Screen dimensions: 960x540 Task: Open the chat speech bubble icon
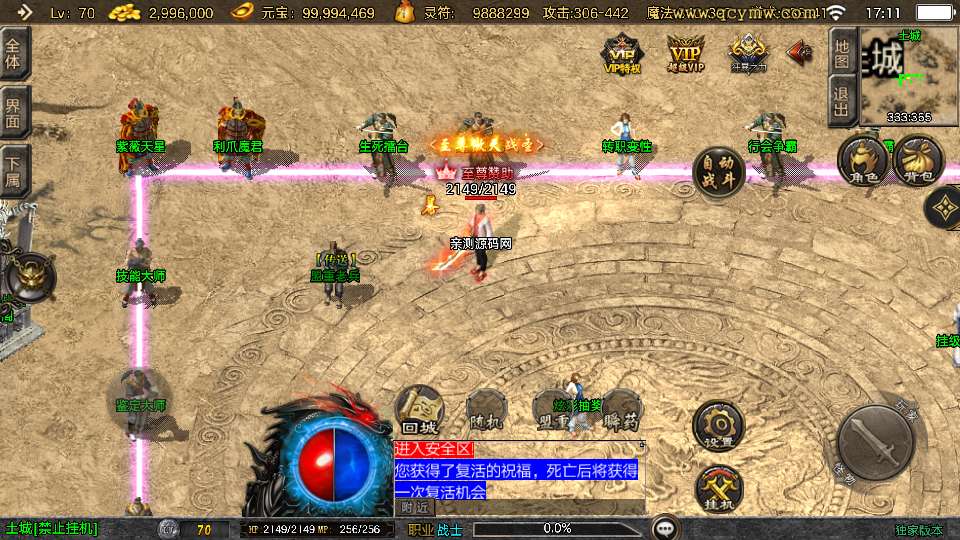[664, 528]
